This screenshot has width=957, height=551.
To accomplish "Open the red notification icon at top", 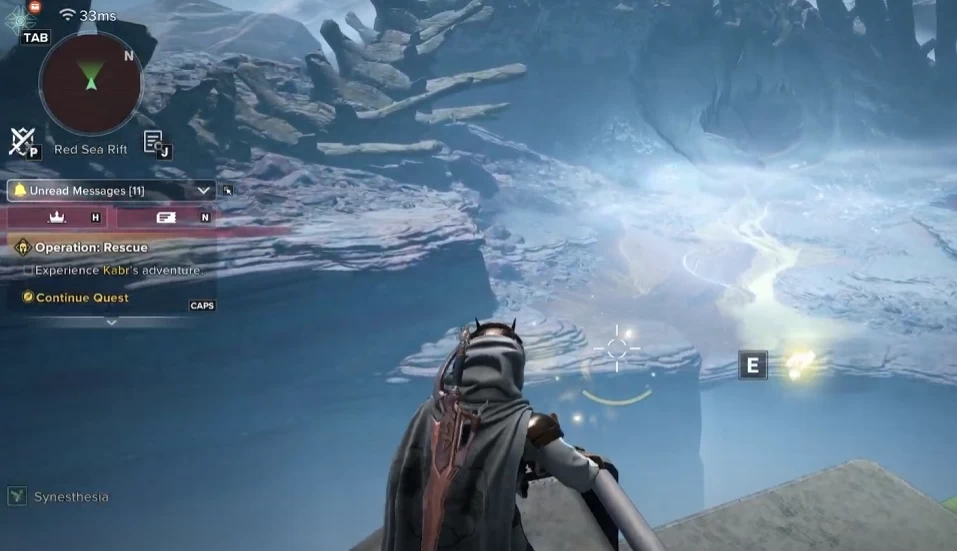I will pyautogui.click(x=35, y=6).
